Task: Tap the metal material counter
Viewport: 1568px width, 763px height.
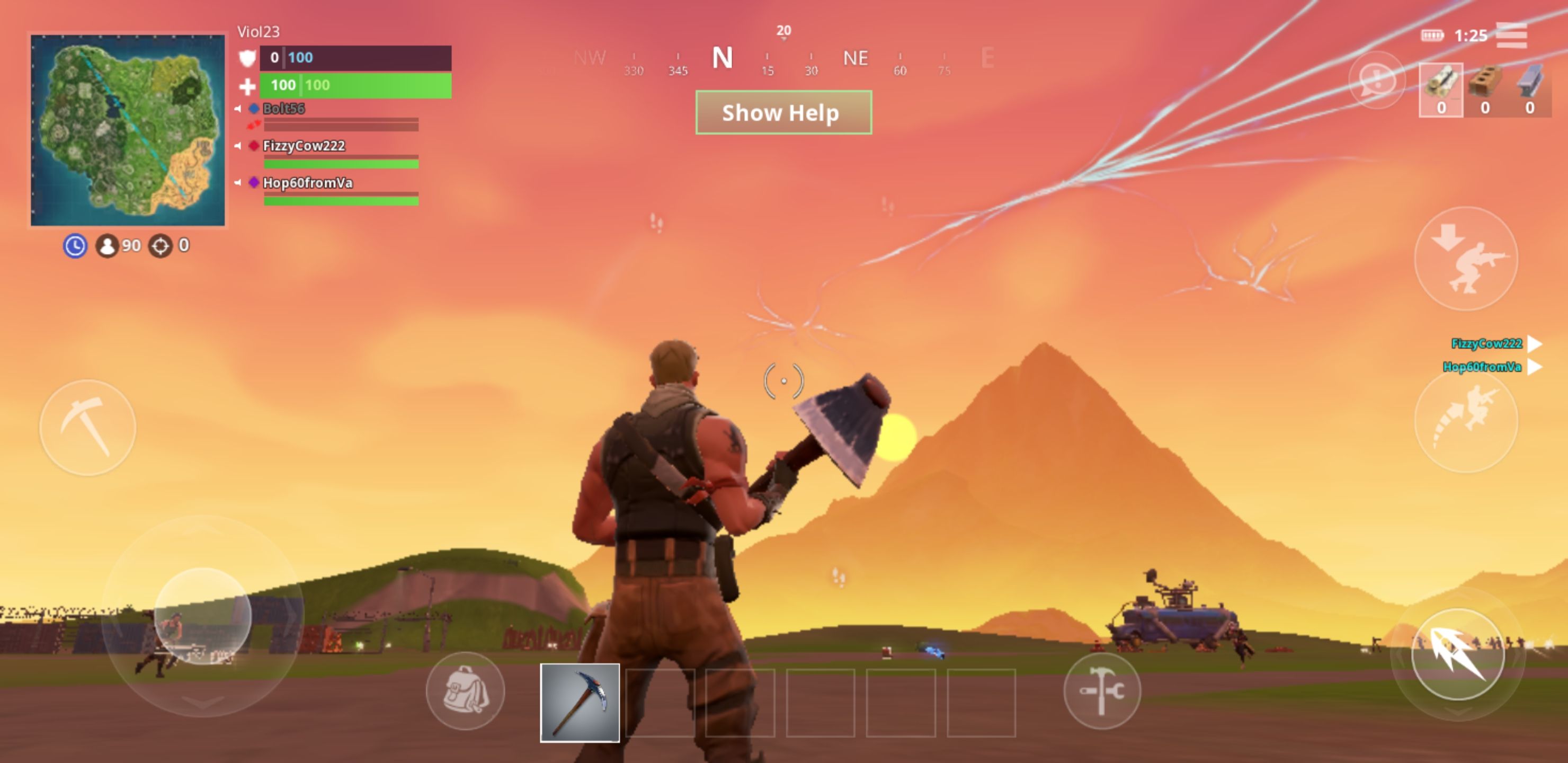Action: coord(1529,110)
